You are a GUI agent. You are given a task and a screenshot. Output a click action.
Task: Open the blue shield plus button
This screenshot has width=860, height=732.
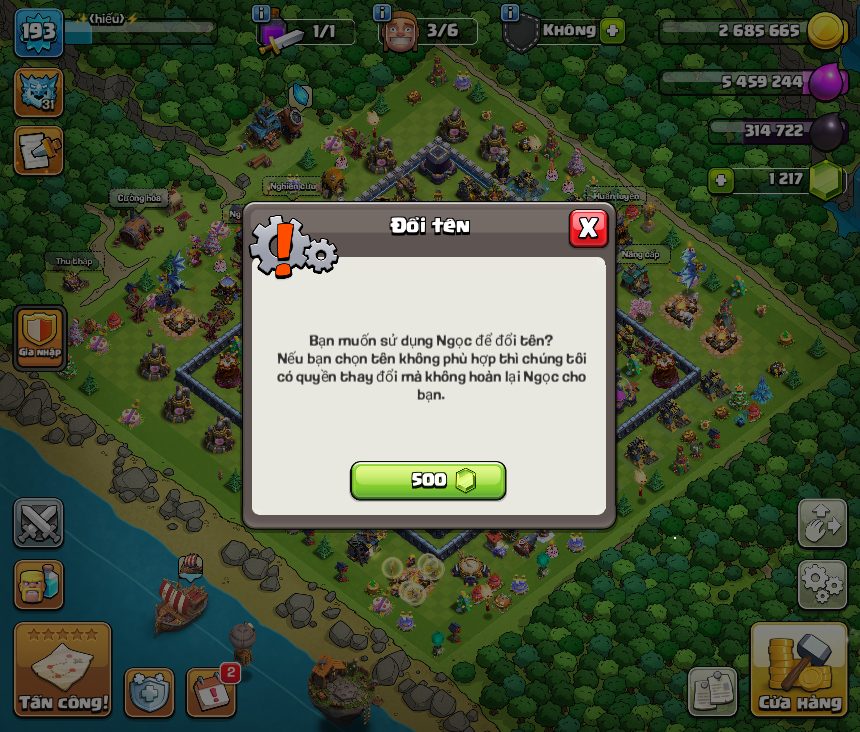pyautogui.click(x=149, y=691)
